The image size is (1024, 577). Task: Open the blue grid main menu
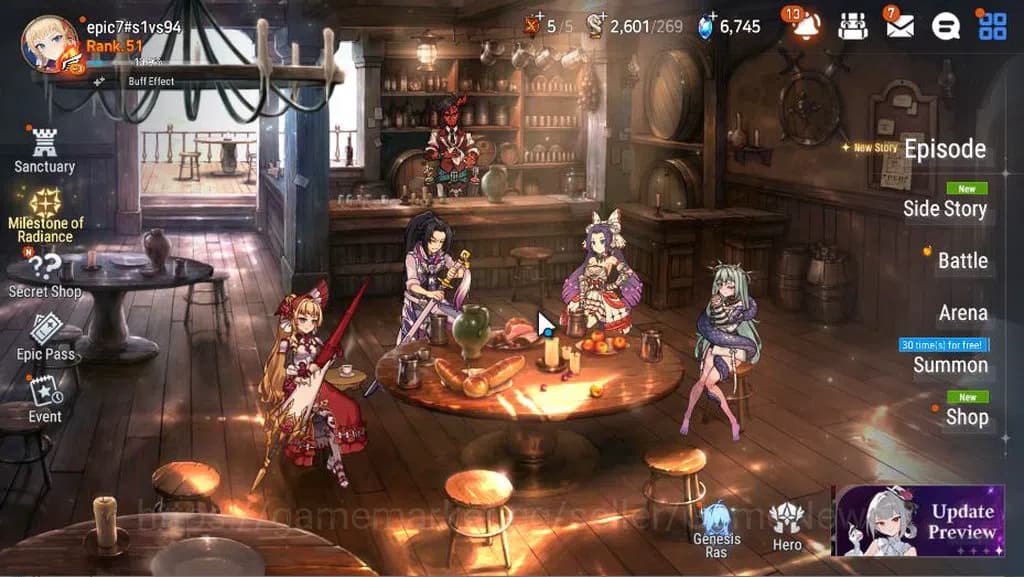coord(992,26)
